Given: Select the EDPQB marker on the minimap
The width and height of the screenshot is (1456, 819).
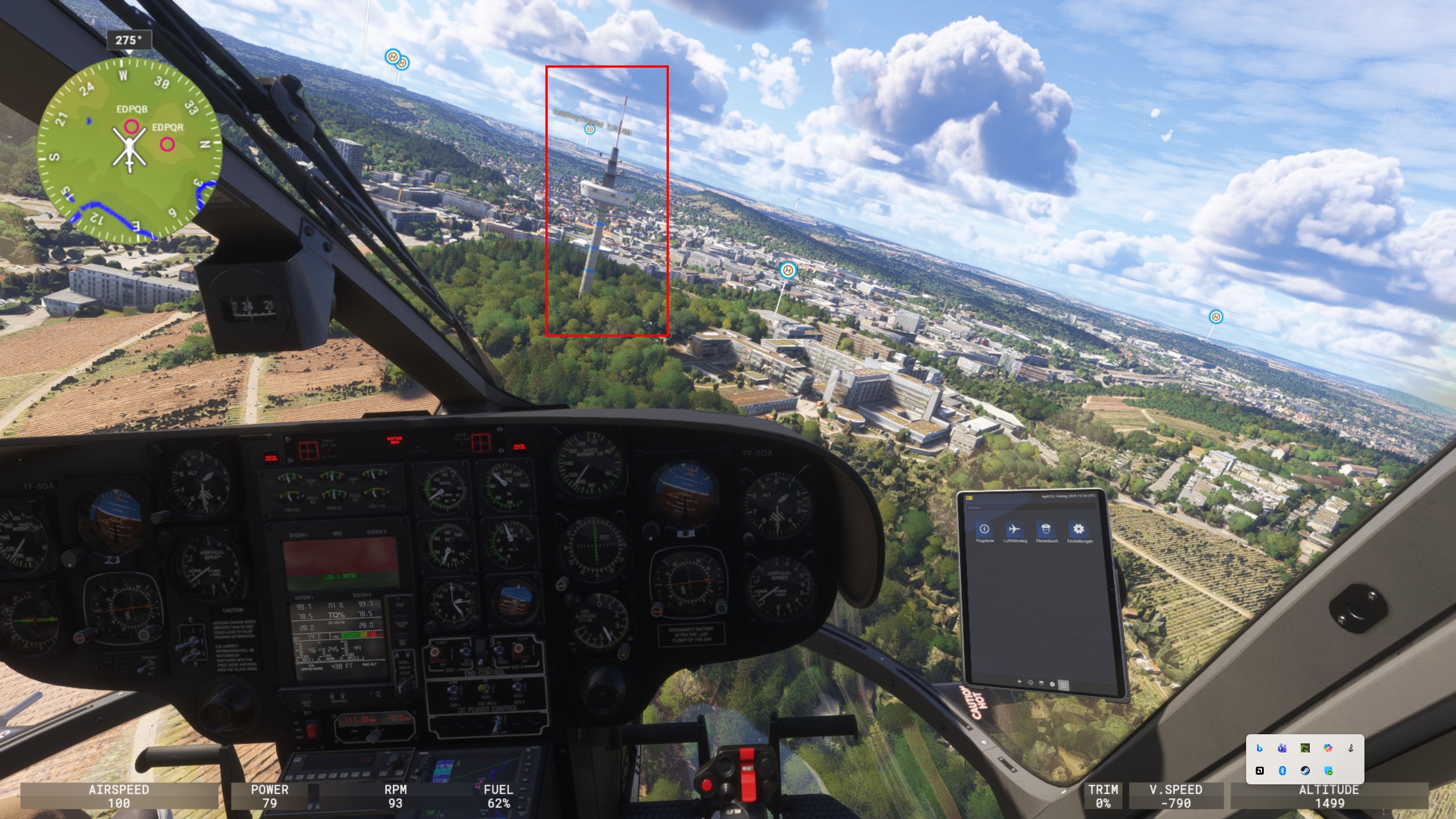Looking at the screenshot, I should point(131,126).
